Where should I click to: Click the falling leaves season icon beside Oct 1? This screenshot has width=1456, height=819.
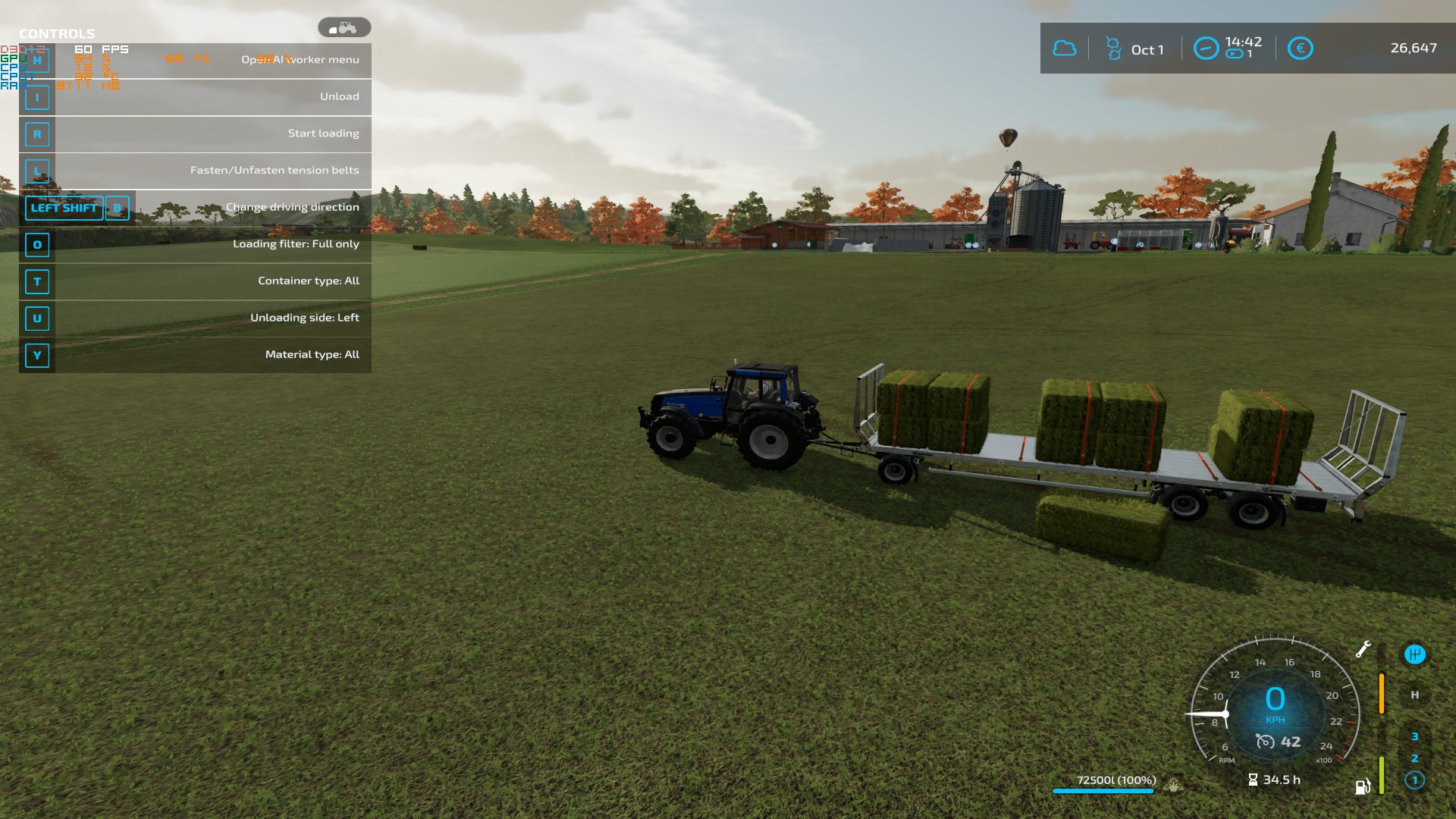pos(1114,48)
